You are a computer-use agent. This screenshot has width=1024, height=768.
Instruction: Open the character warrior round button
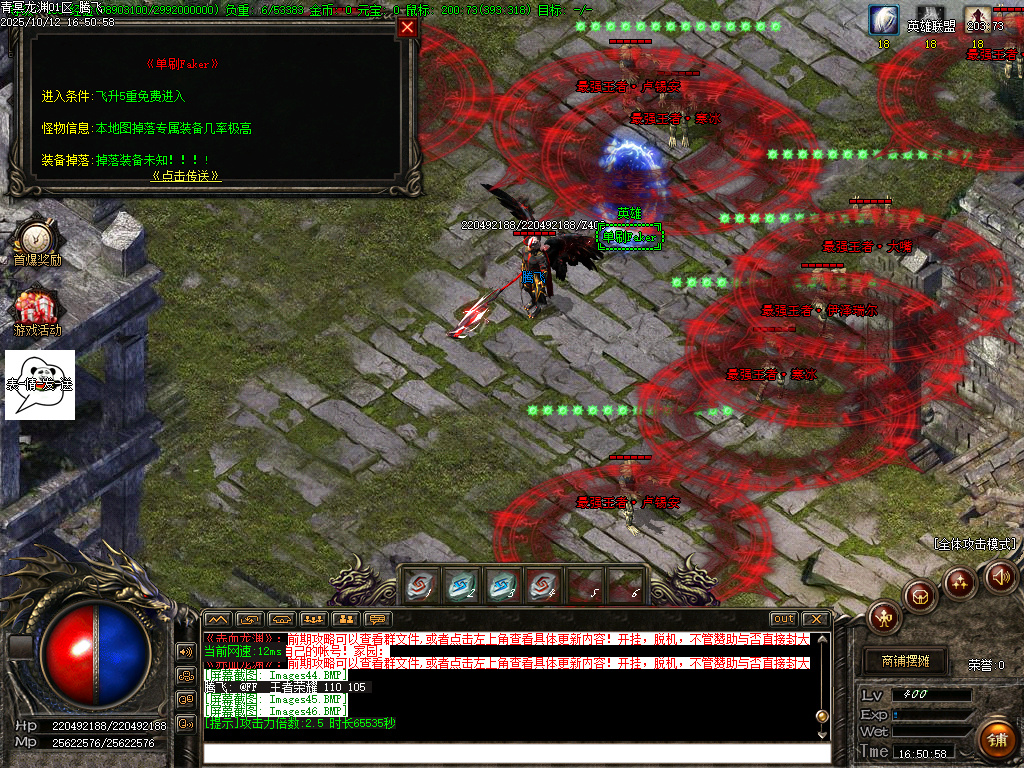pyautogui.click(x=884, y=616)
